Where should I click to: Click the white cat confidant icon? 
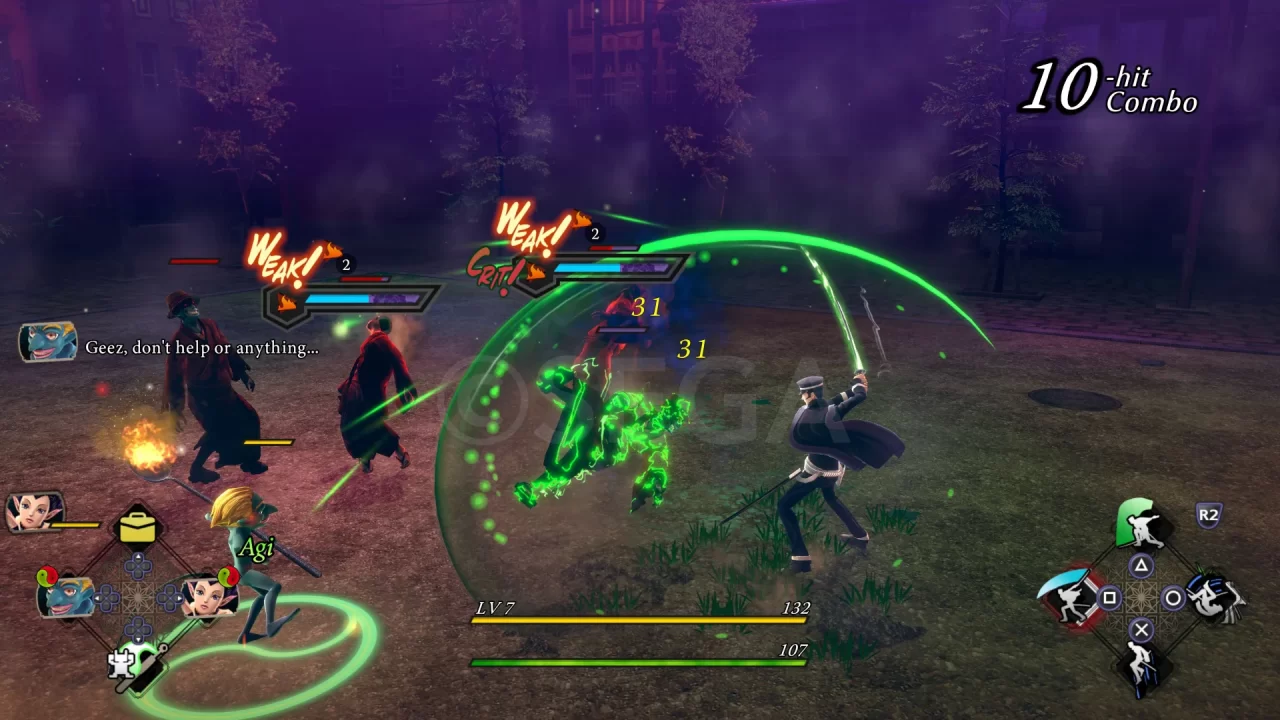[x=123, y=662]
